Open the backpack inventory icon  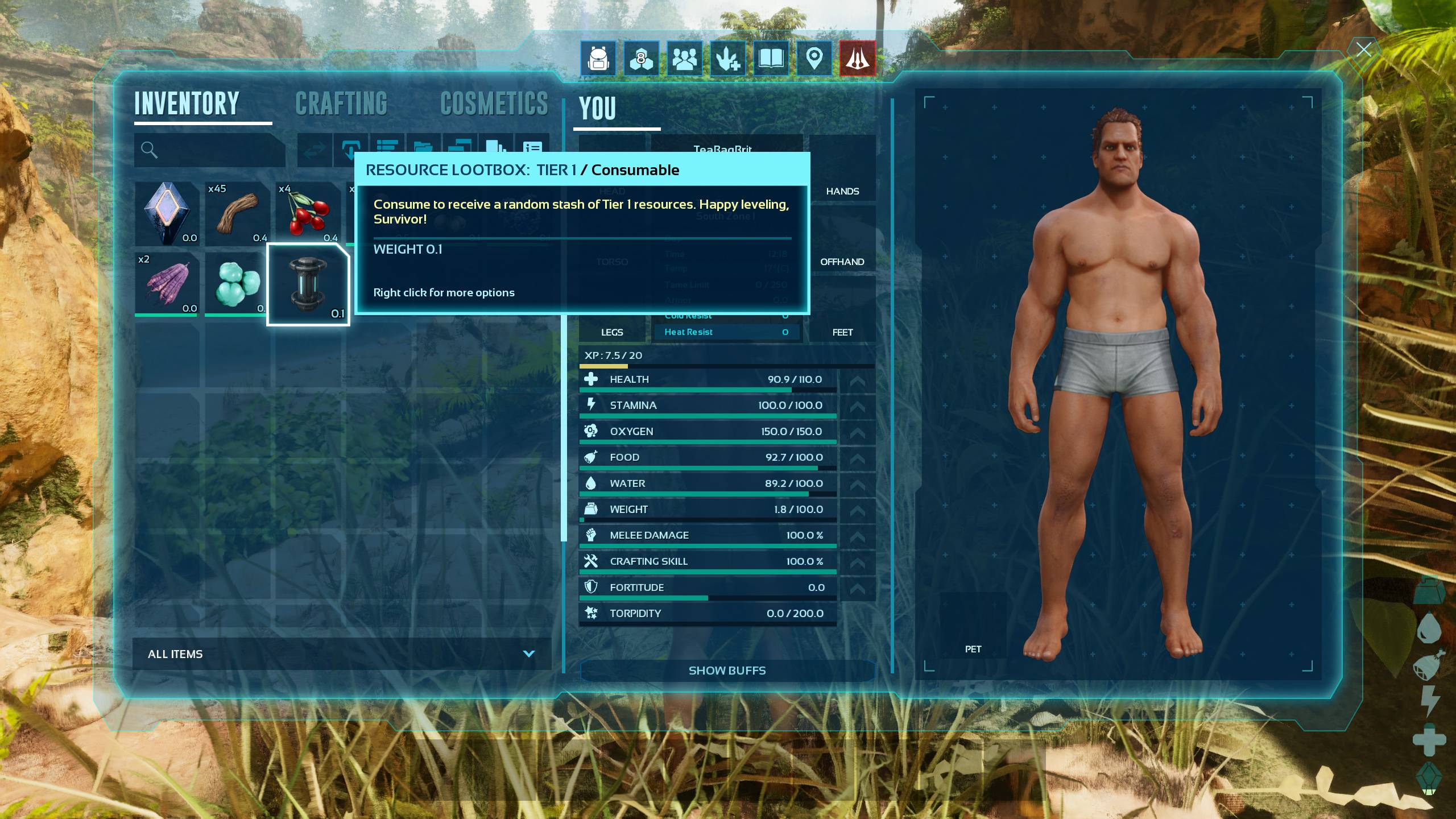click(x=598, y=58)
